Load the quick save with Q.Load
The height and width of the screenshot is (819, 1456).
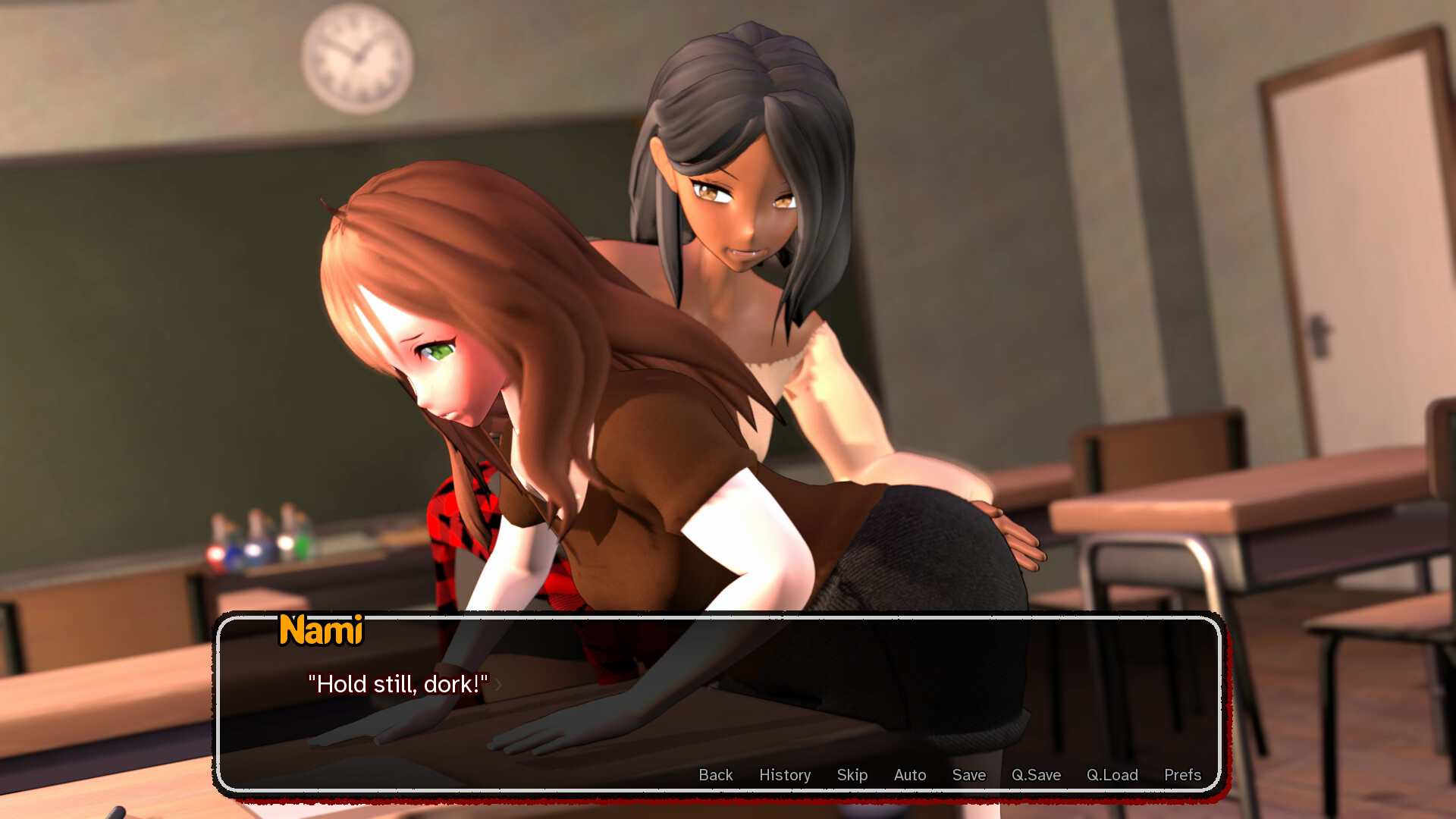[1112, 775]
